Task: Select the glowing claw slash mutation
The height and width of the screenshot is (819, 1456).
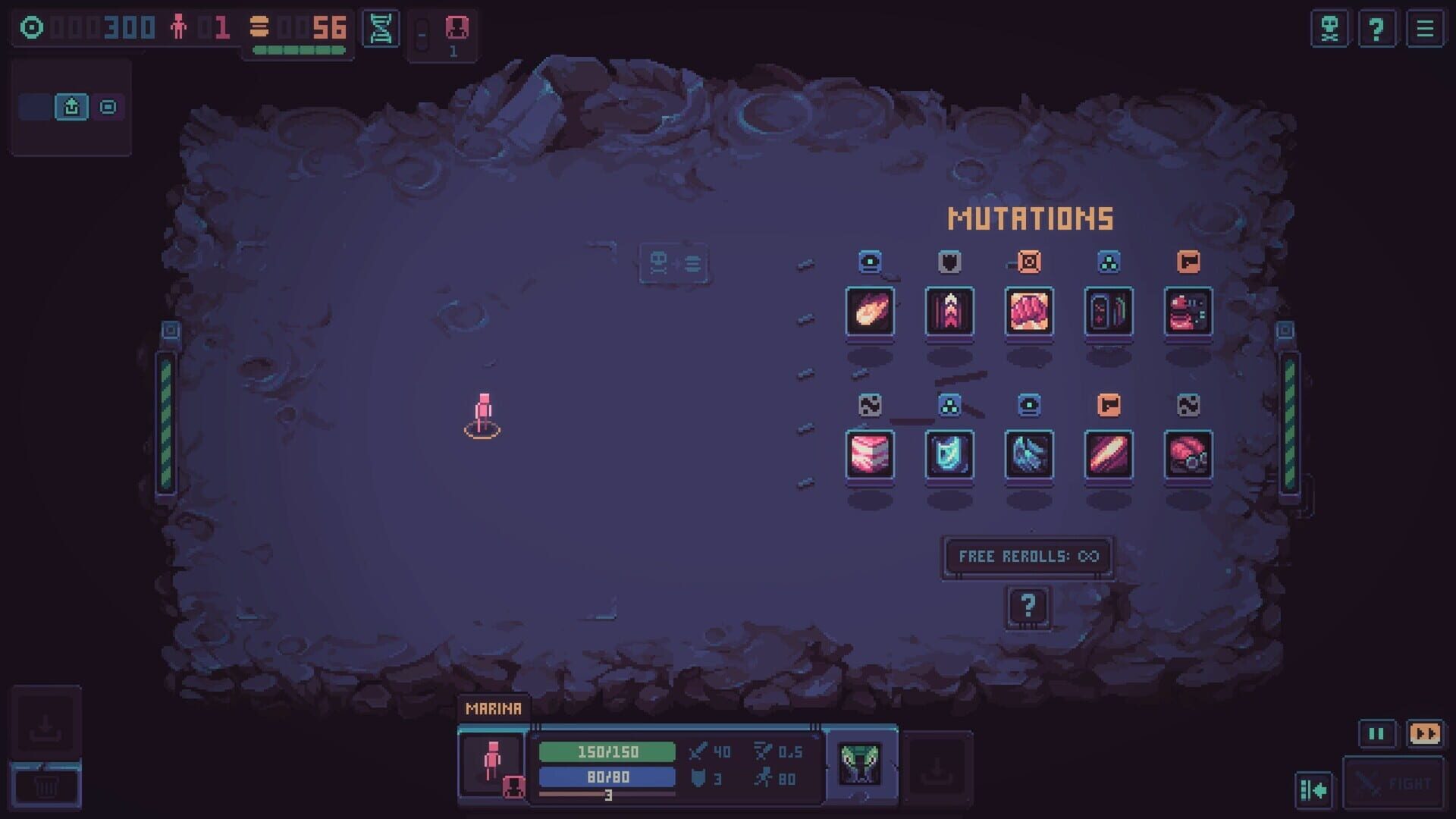Action: tap(1109, 455)
